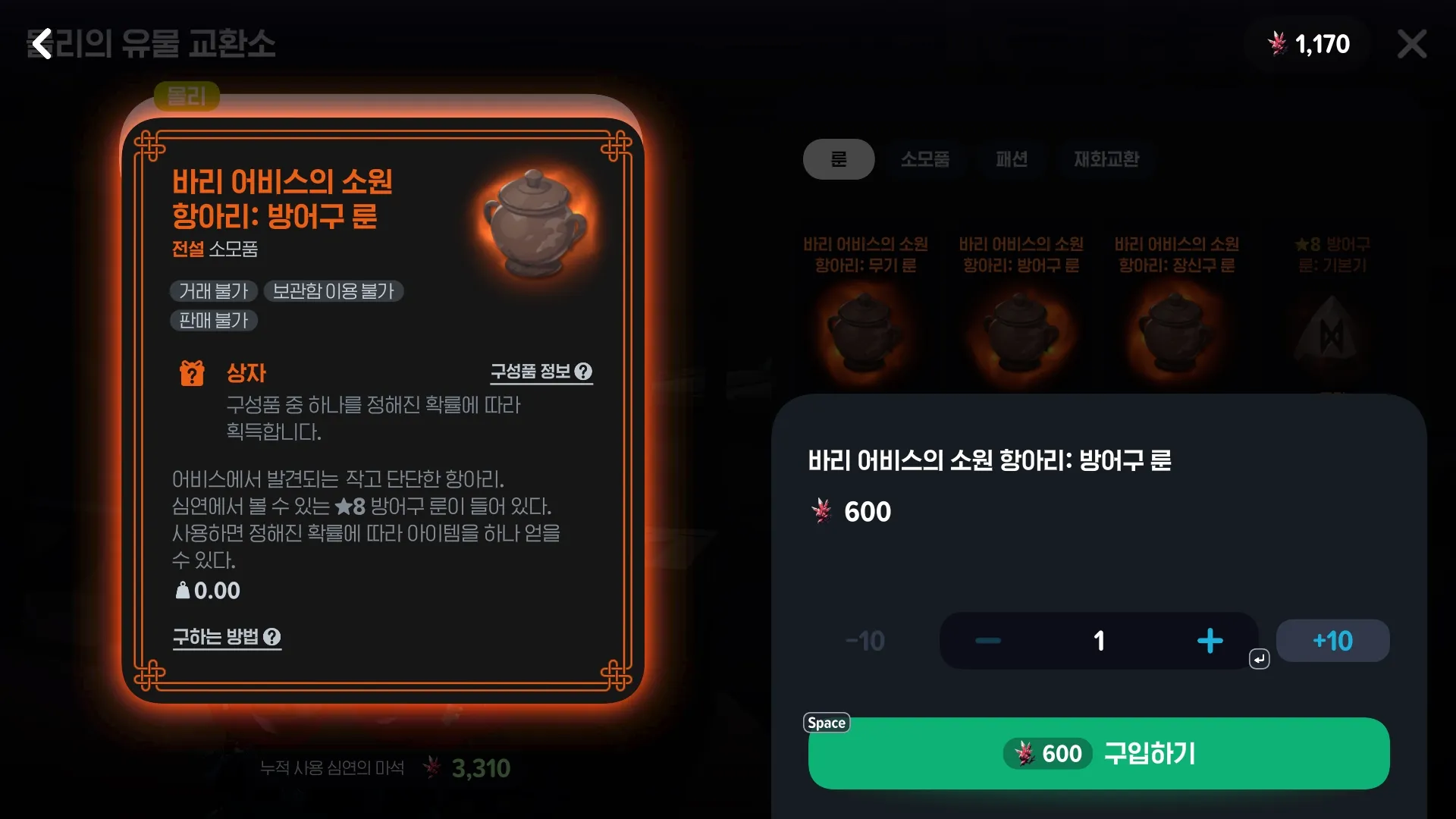
Task: Click the Space key hint badge
Action: [826, 723]
